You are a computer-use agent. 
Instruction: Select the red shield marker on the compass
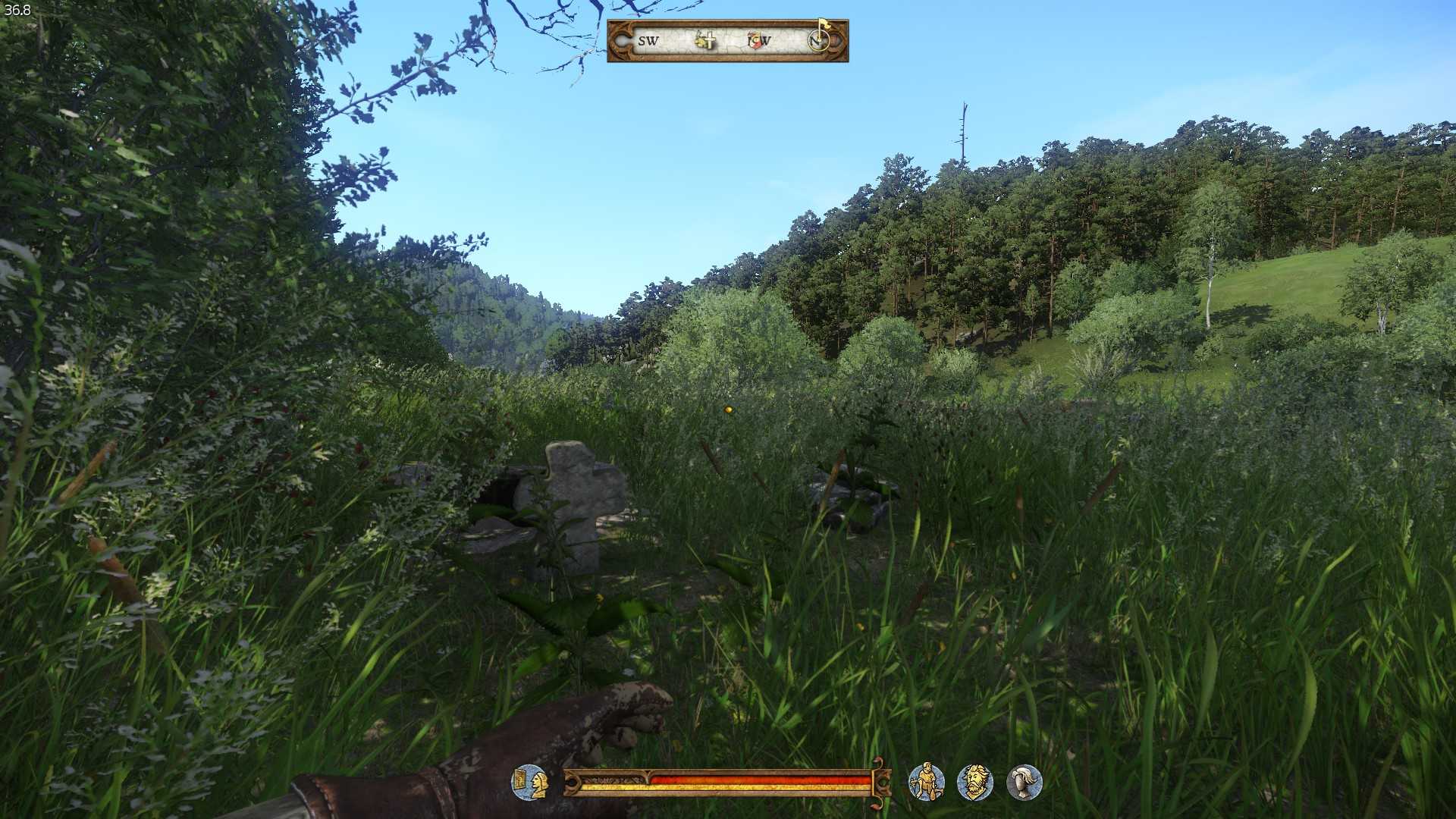click(755, 40)
